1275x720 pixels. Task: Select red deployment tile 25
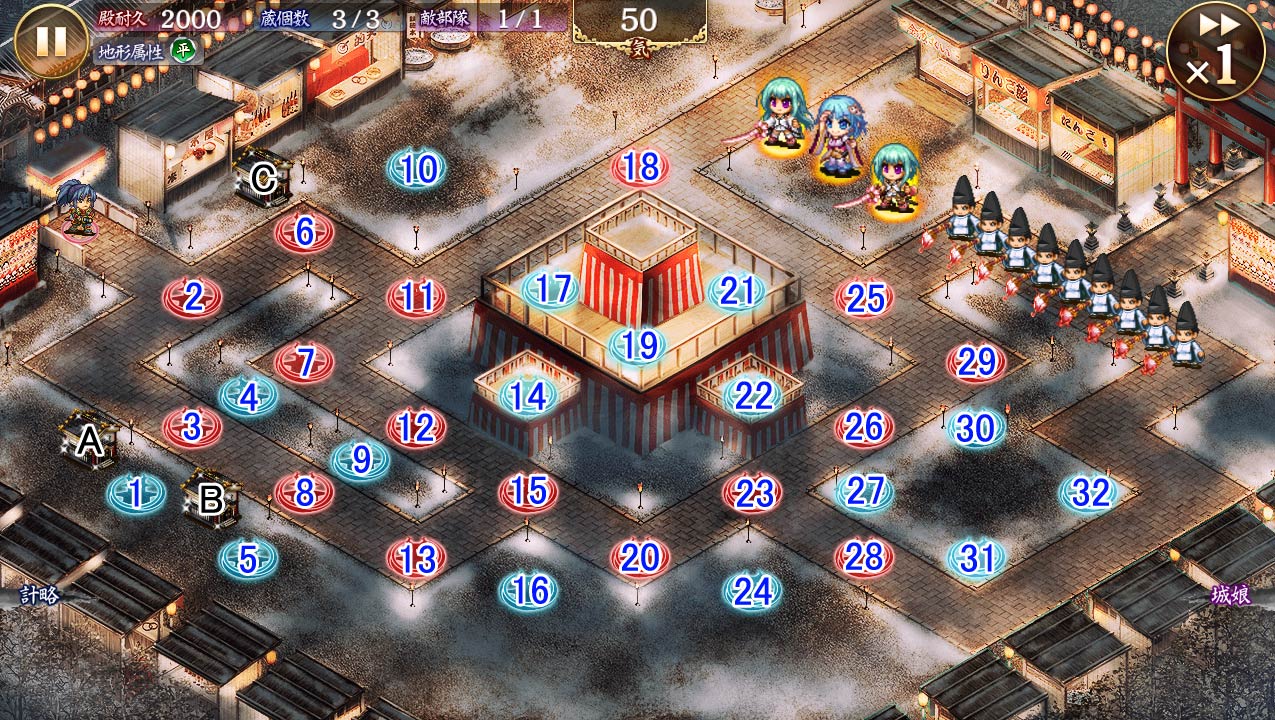point(864,298)
